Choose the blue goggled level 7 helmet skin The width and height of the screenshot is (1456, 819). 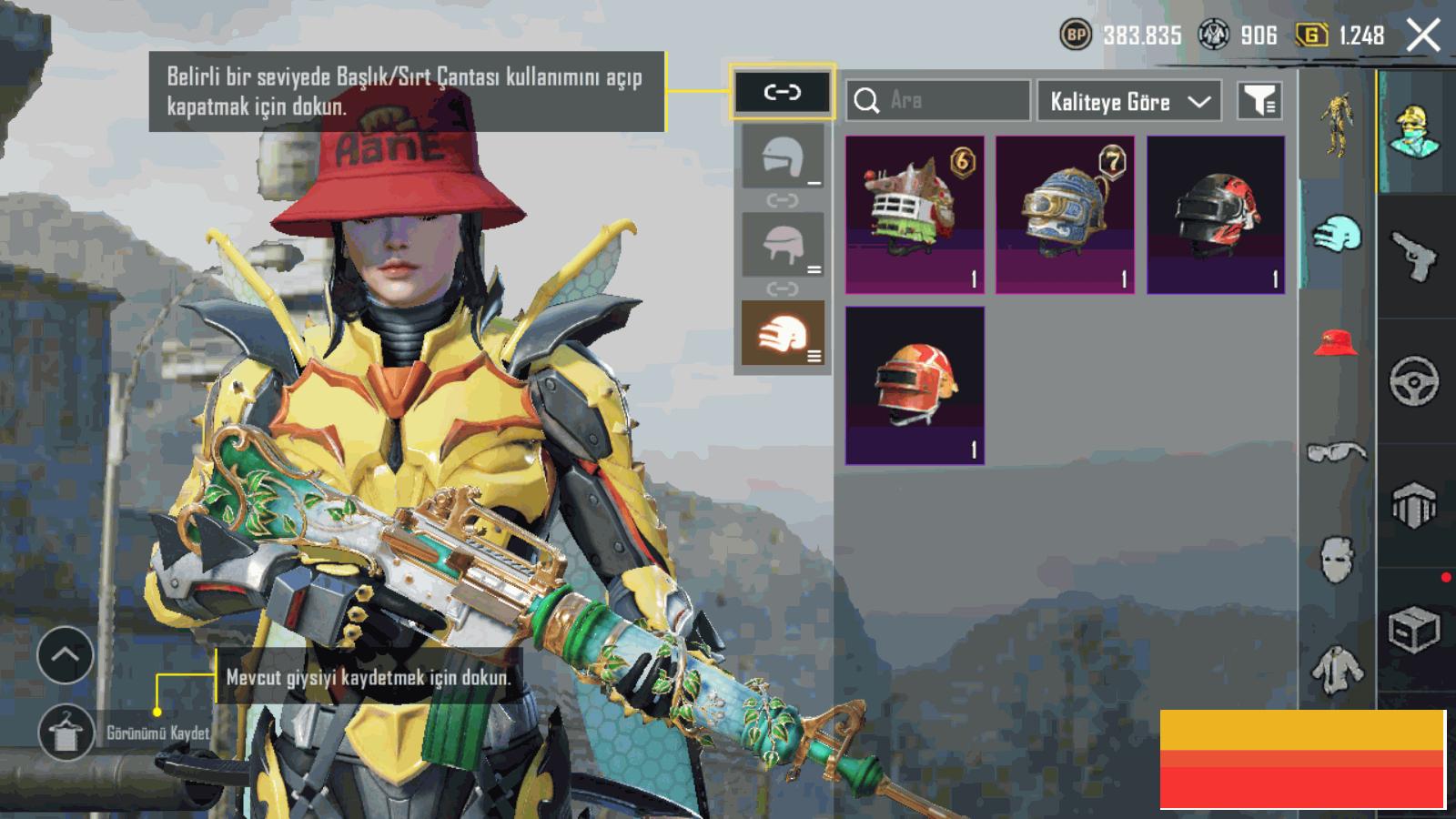pyautogui.click(x=1065, y=215)
